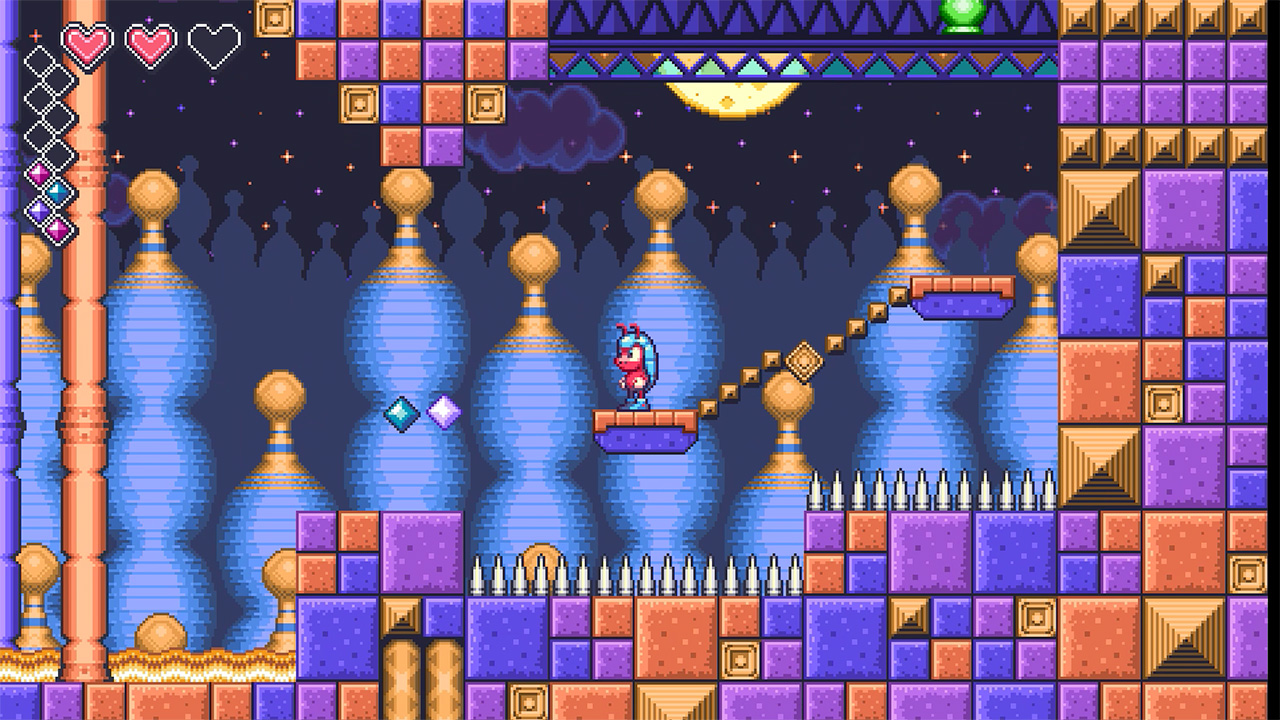Click the pink gem in the left sidebar column
The width and height of the screenshot is (1280, 720).
click(x=37, y=173)
